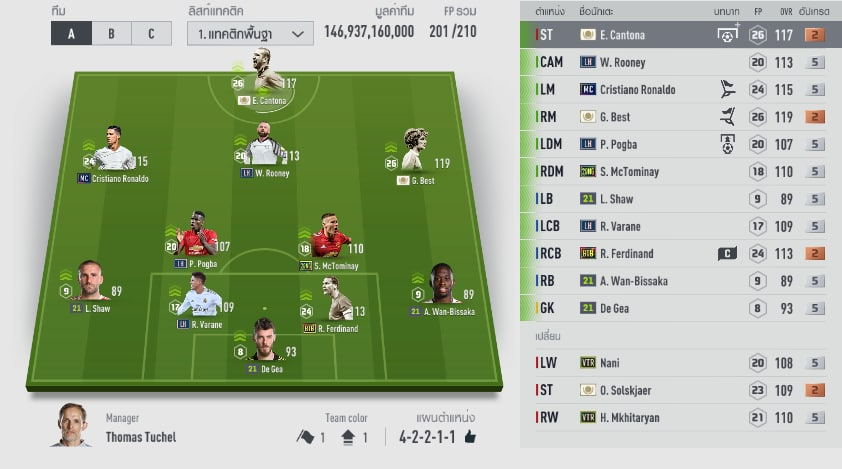Click De Gea's card on the pitch
842x469 pixels.
click(x=265, y=345)
